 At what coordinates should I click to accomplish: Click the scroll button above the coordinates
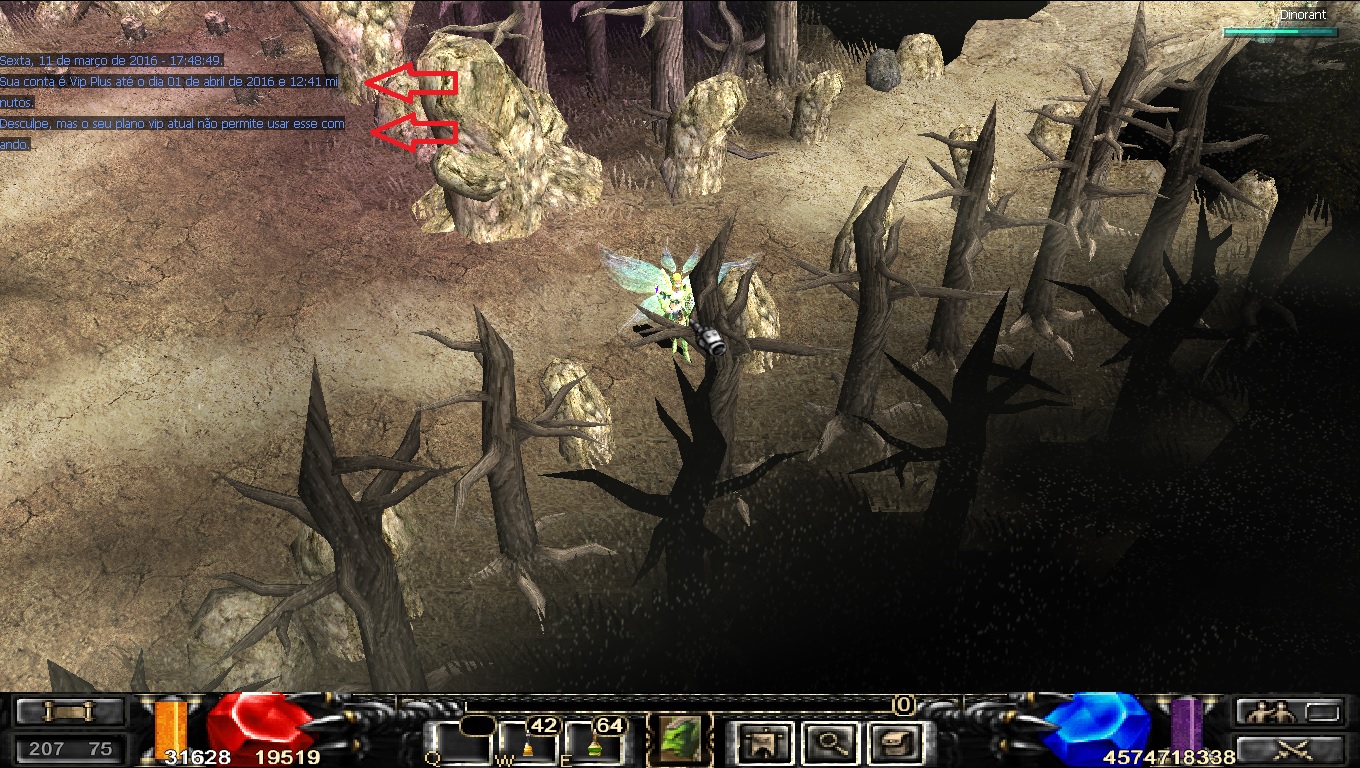[70, 712]
